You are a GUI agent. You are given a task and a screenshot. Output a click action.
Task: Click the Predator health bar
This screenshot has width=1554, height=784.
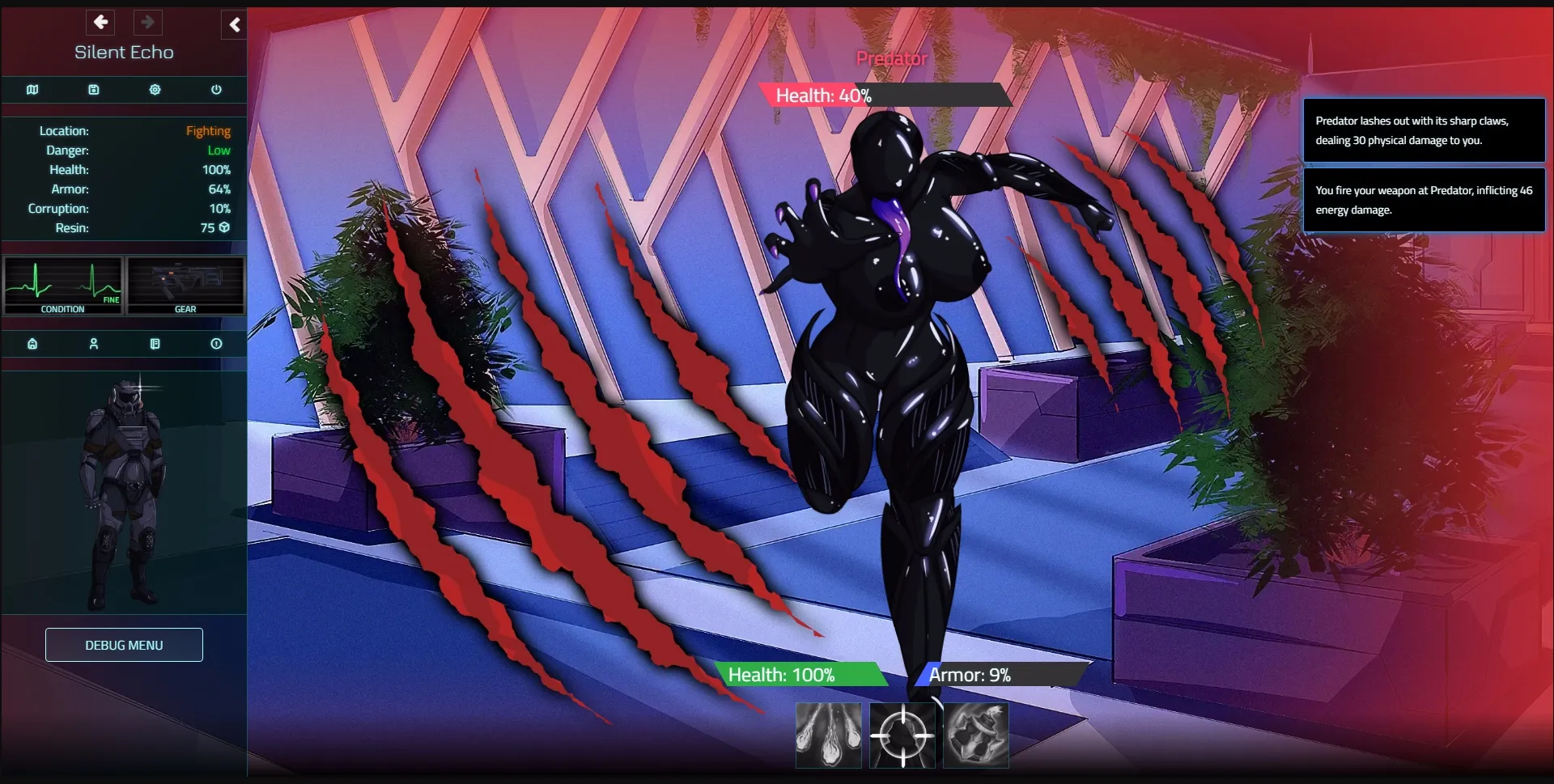coord(882,95)
